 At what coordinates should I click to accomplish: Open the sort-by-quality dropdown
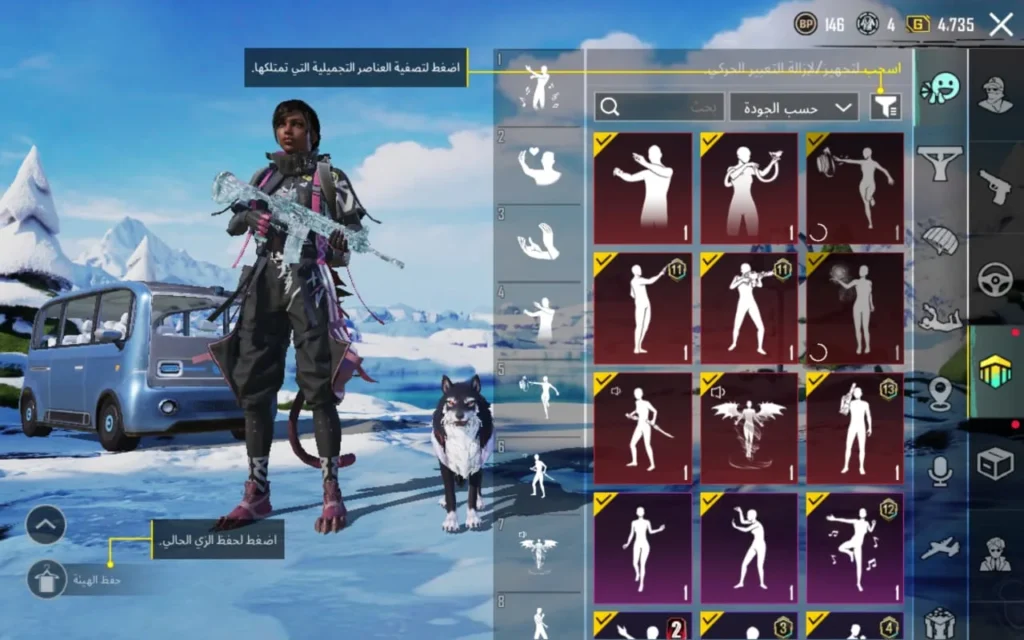pyautogui.click(x=794, y=106)
